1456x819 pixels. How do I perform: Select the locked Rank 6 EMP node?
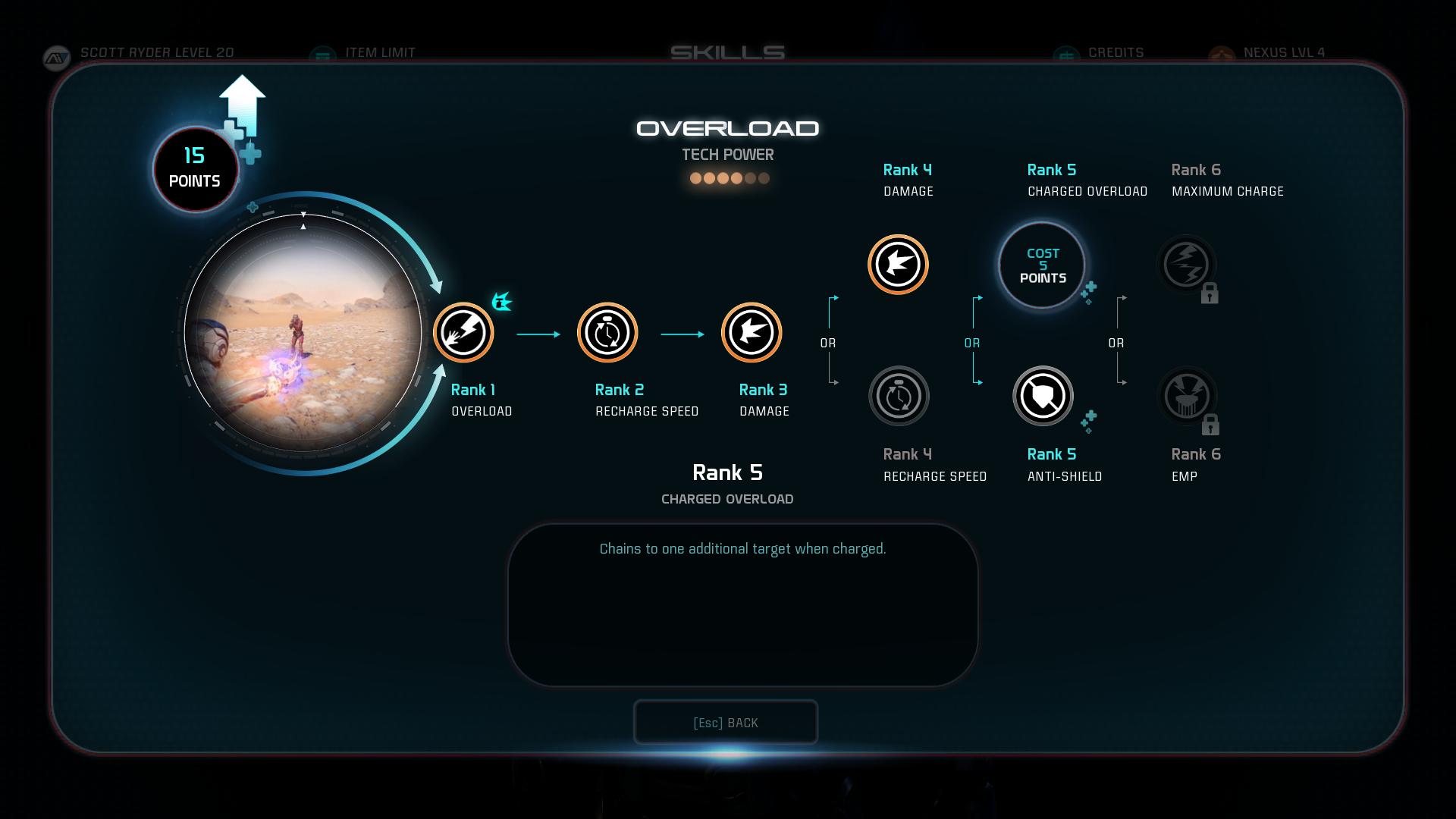click(x=1187, y=396)
